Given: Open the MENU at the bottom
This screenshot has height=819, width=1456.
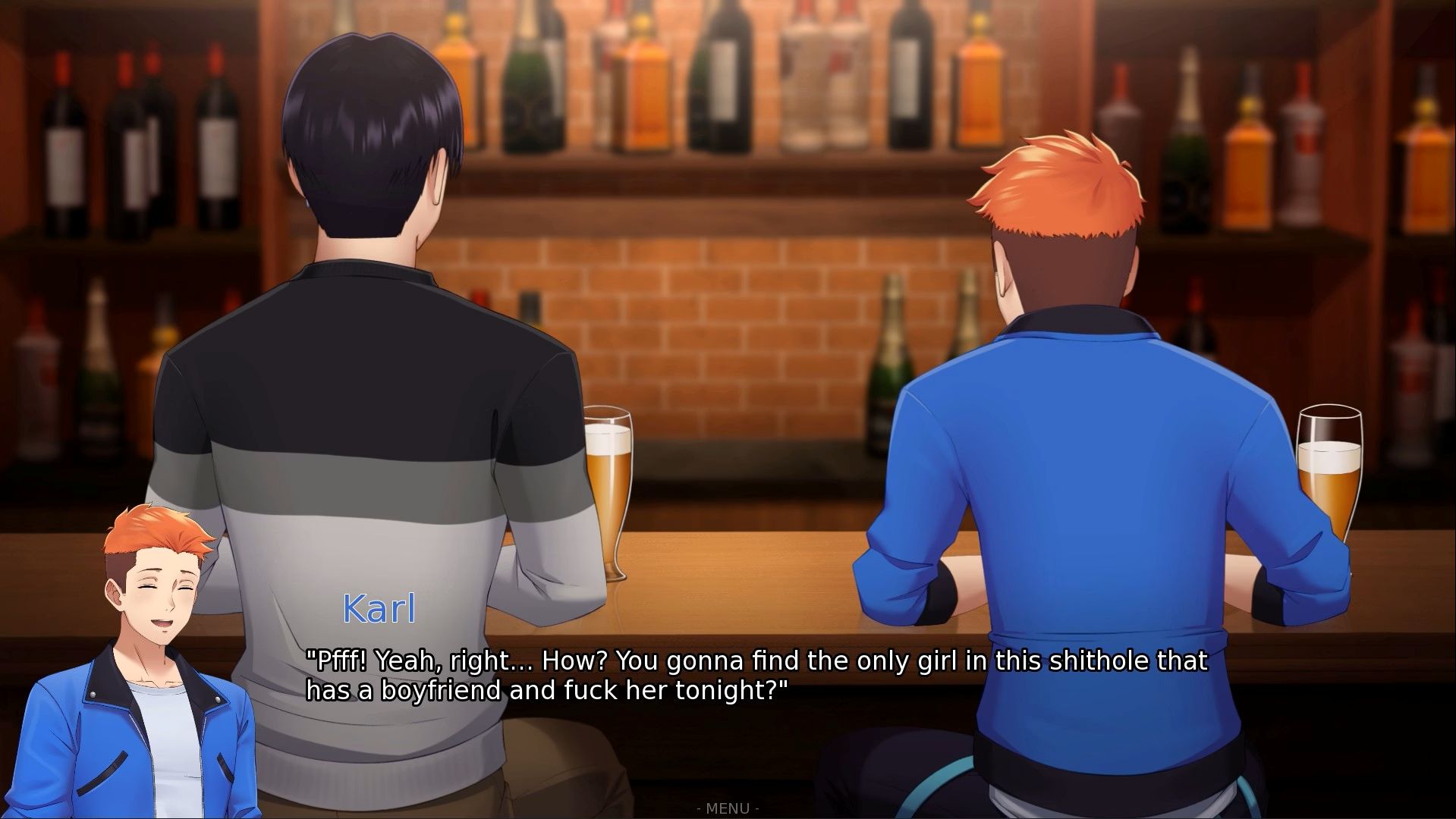Looking at the screenshot, I should pos(728,808).
